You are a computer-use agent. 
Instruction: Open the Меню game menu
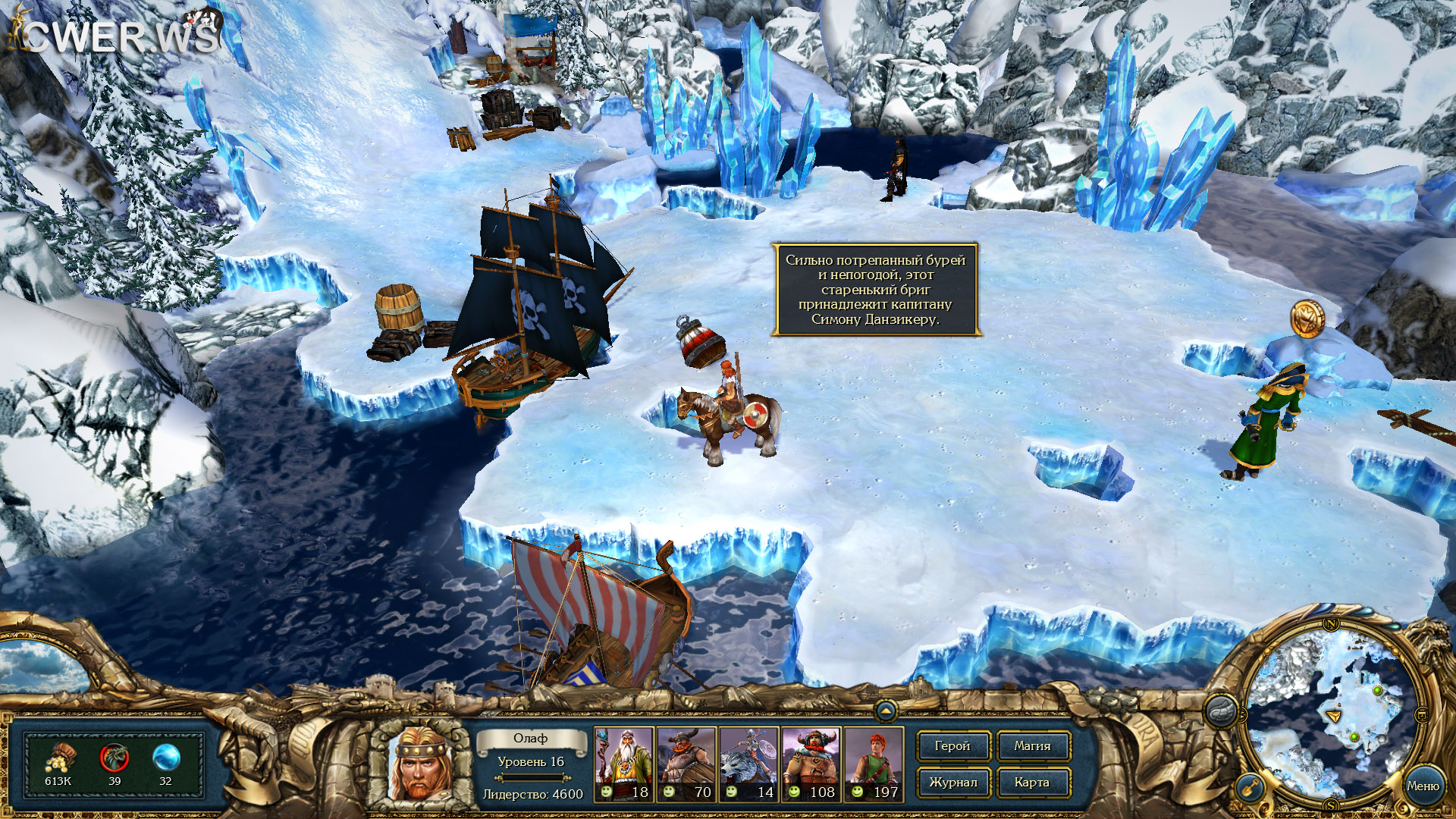pos(1422,786)
